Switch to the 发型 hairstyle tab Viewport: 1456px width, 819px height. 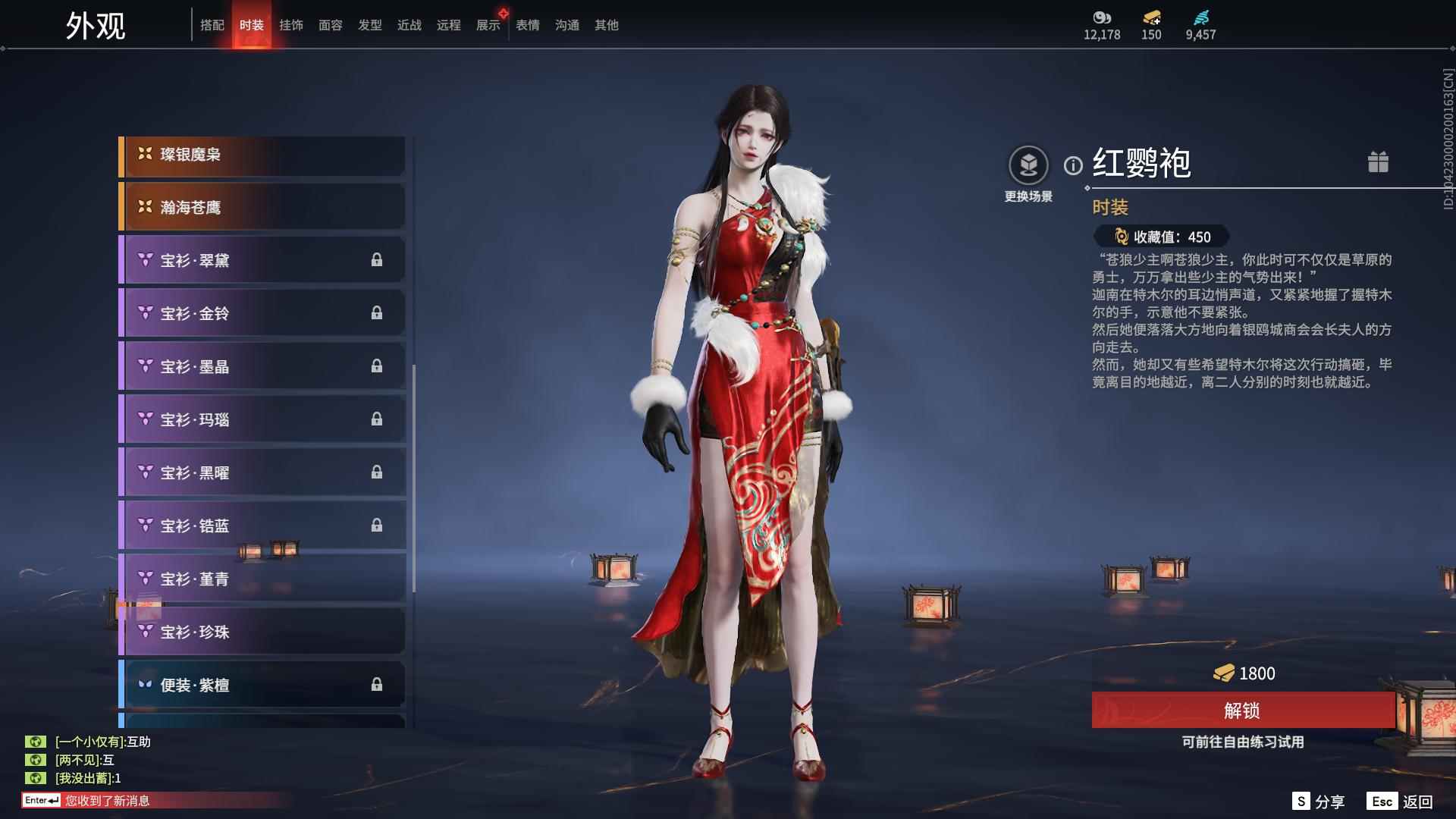(x=370, y=24)
